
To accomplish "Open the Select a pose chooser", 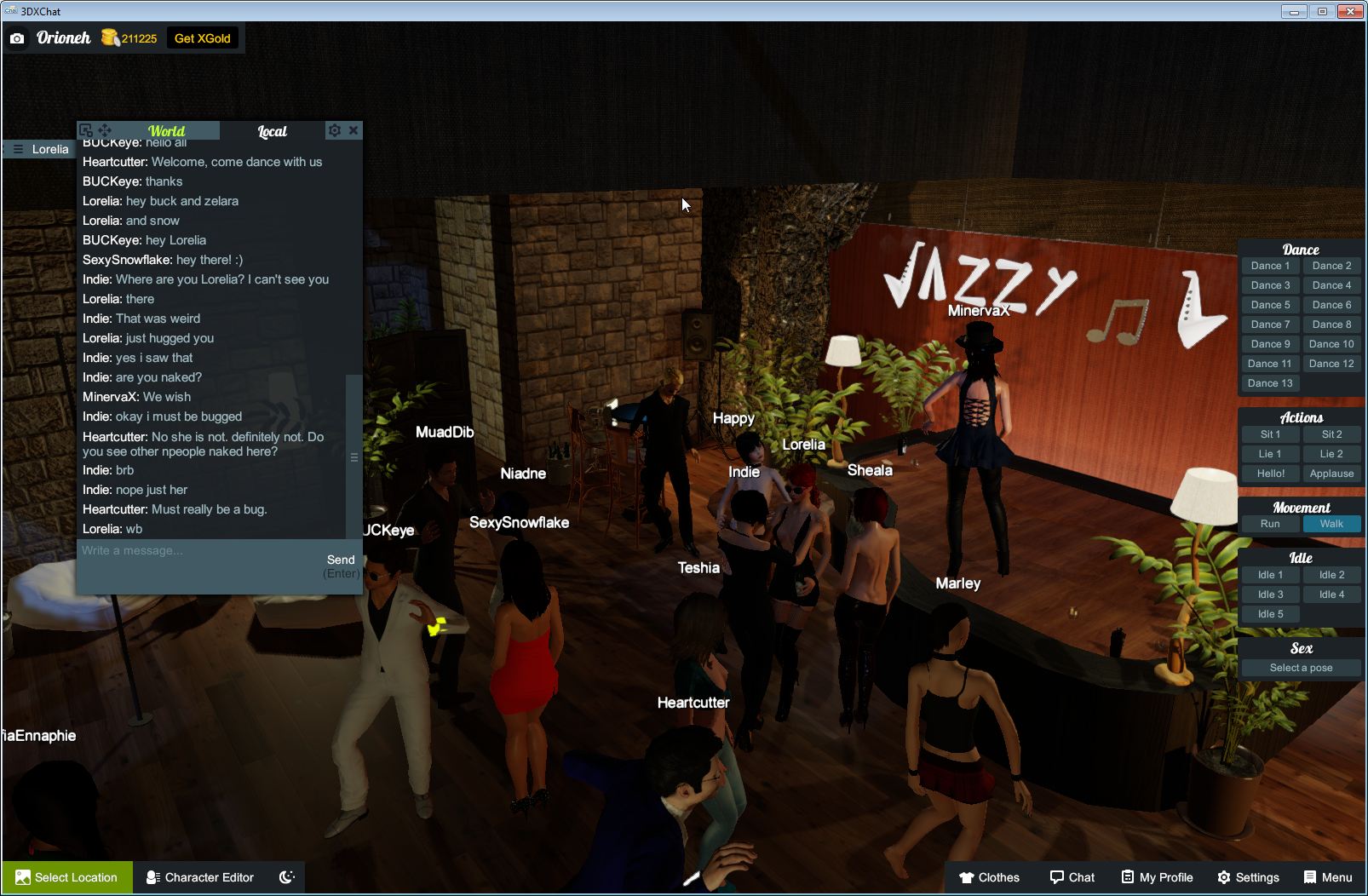I will pyautogui.click(x=1301, y=668).
